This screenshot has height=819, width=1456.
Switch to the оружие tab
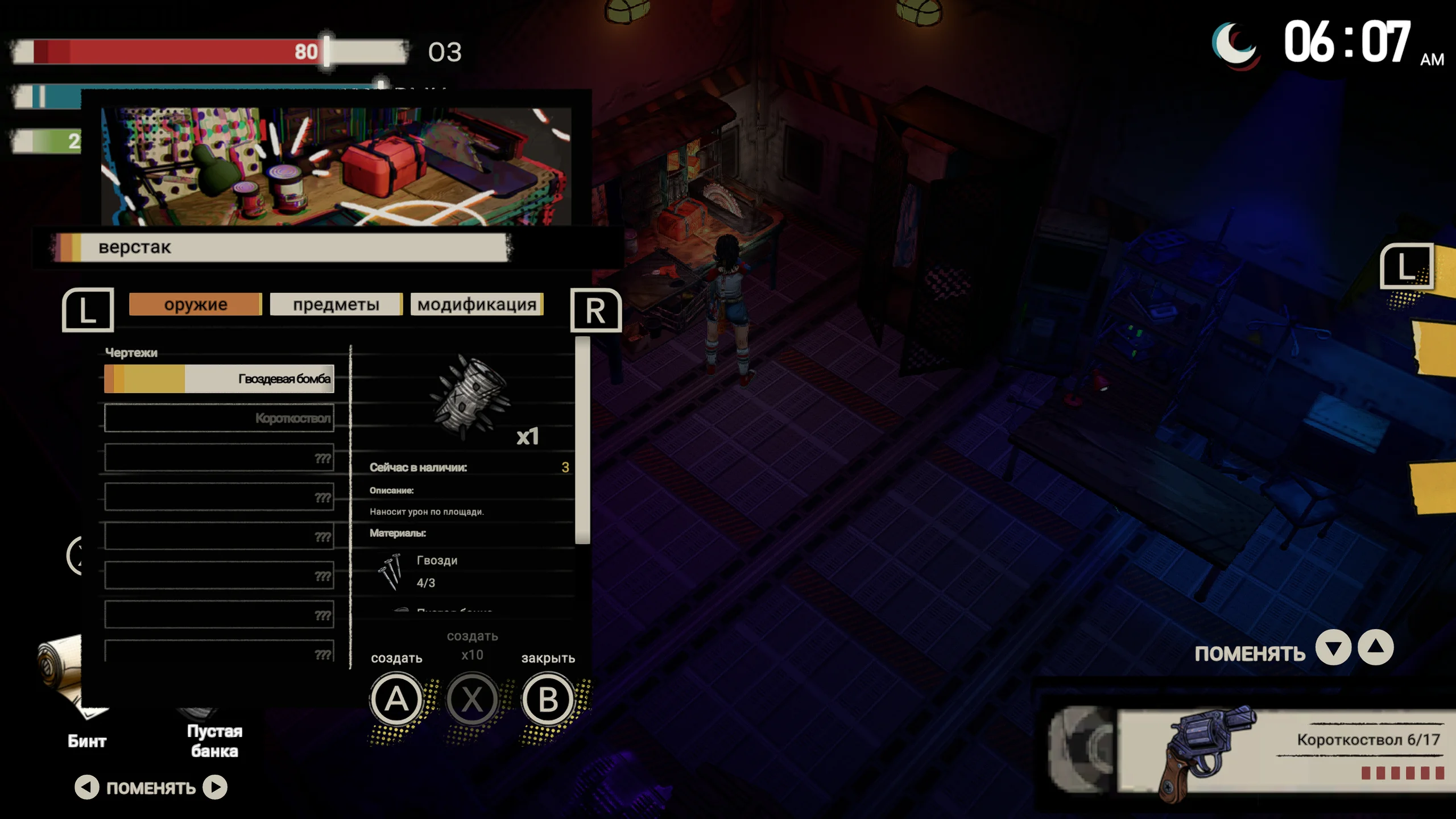coord(195,304)
